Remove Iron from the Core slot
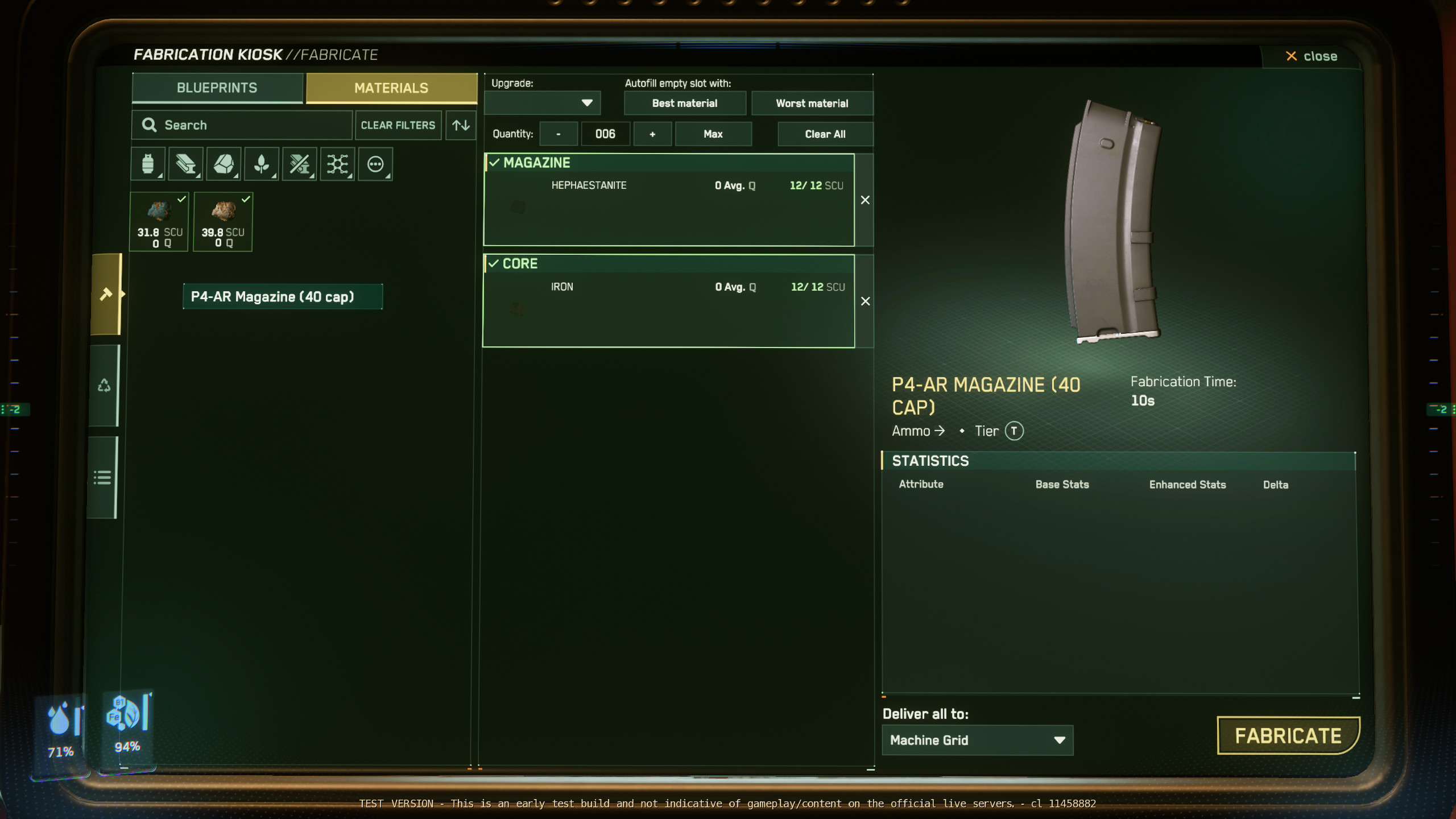 pyautogui.click(x=865, y=301)
